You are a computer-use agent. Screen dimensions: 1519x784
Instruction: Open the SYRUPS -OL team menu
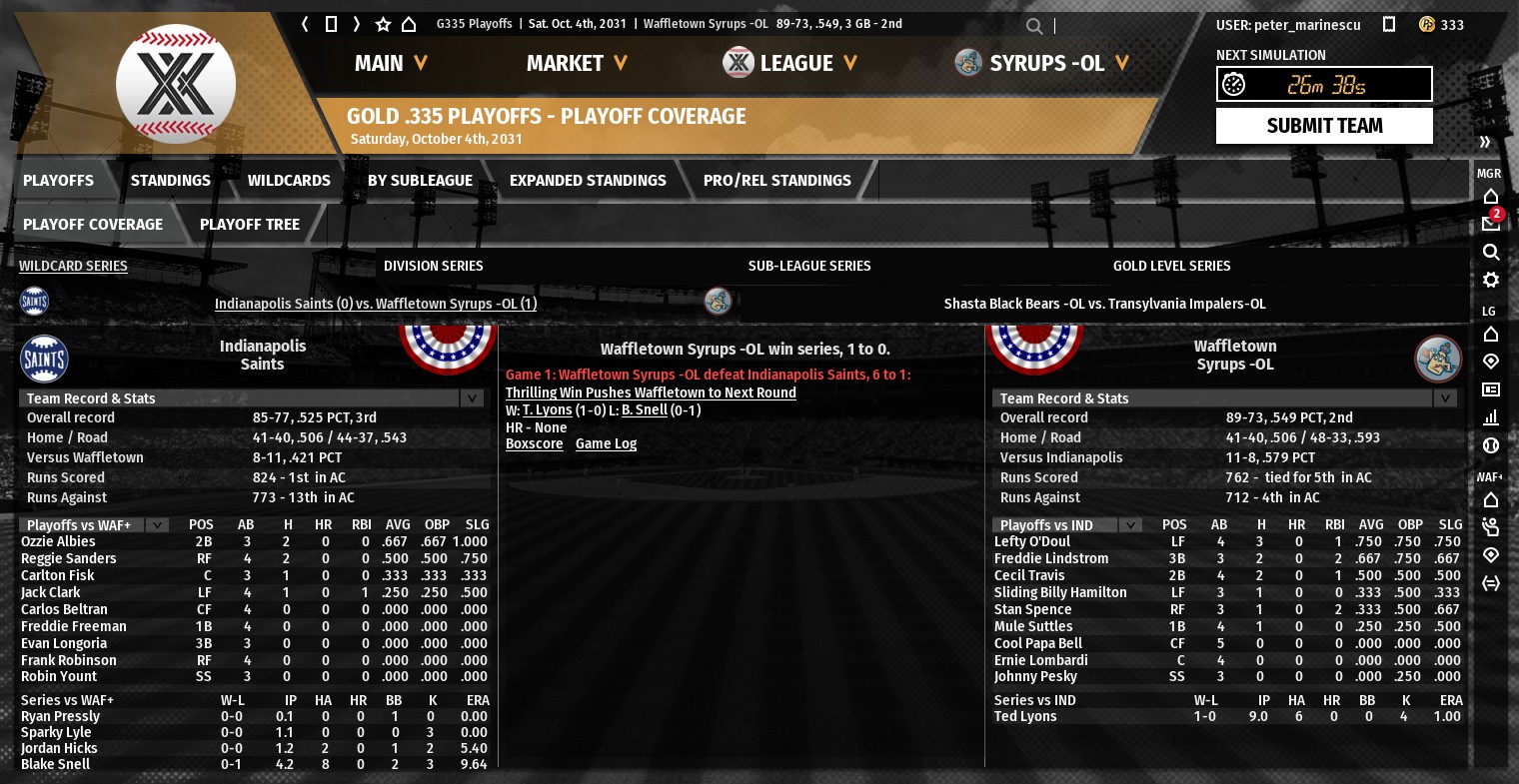pos(1042,63)
